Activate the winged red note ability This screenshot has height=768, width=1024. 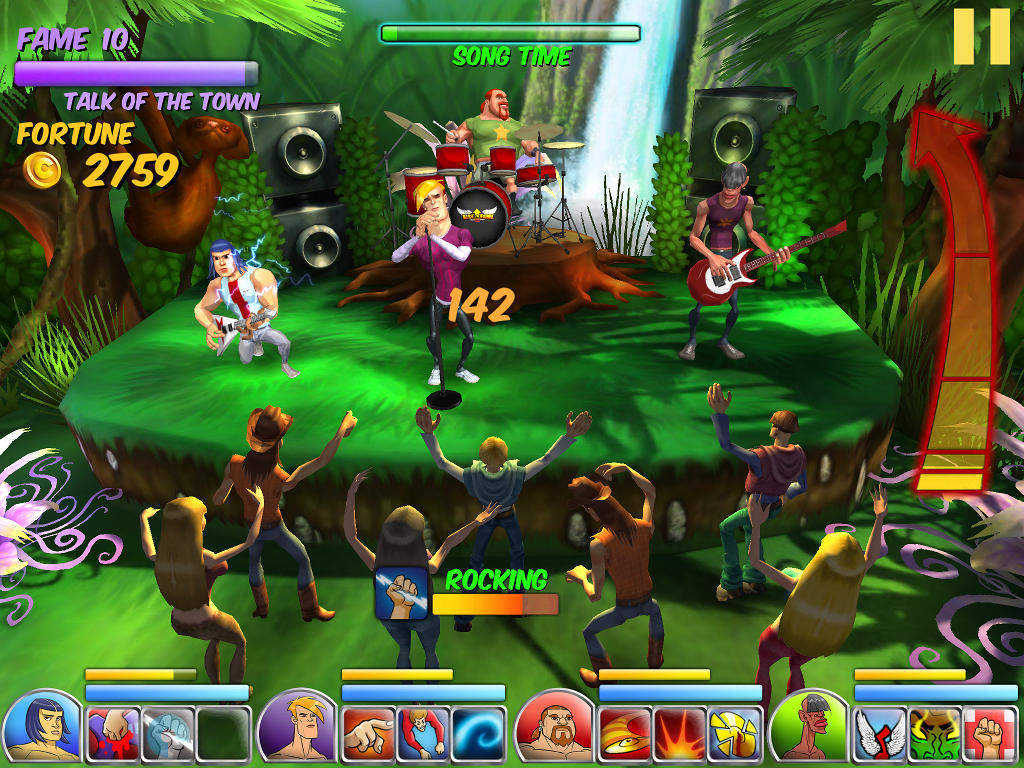click(880, 735)
